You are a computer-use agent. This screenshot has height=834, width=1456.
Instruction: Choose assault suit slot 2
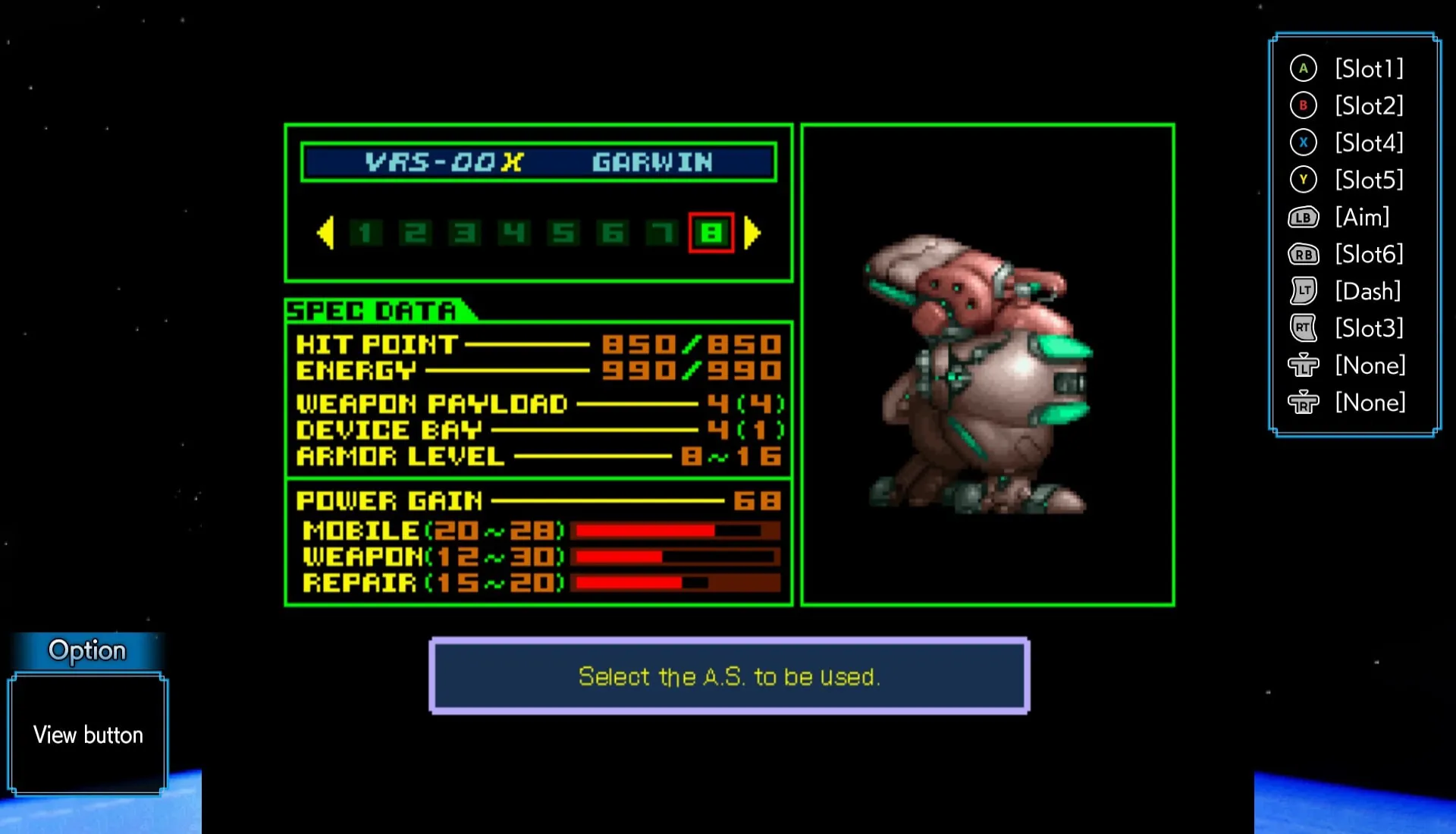[x=415, y=233]
